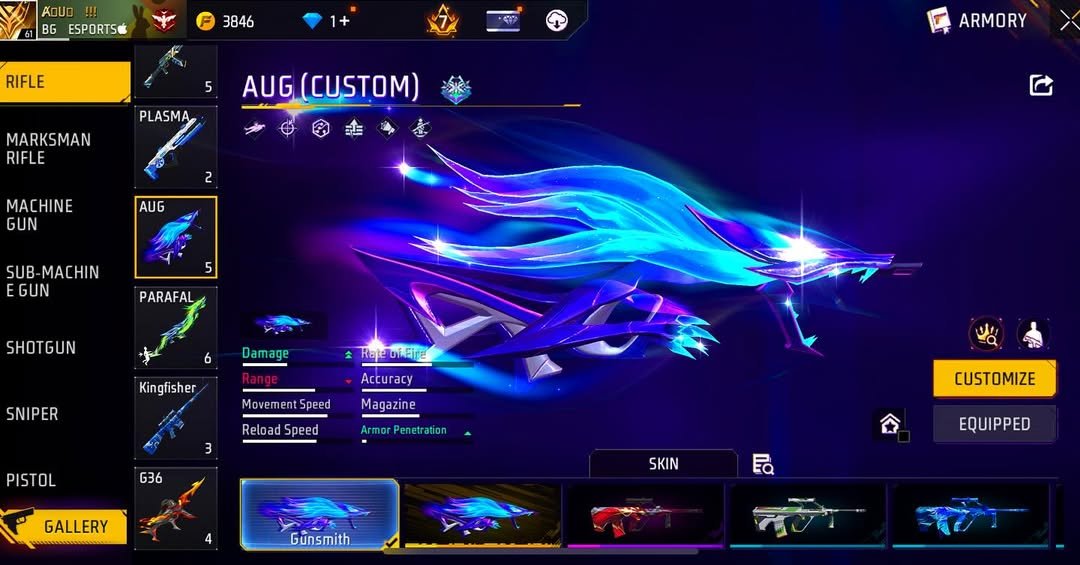Select the Rifle category tab
1080x565 pixels.
click(64, 82)
